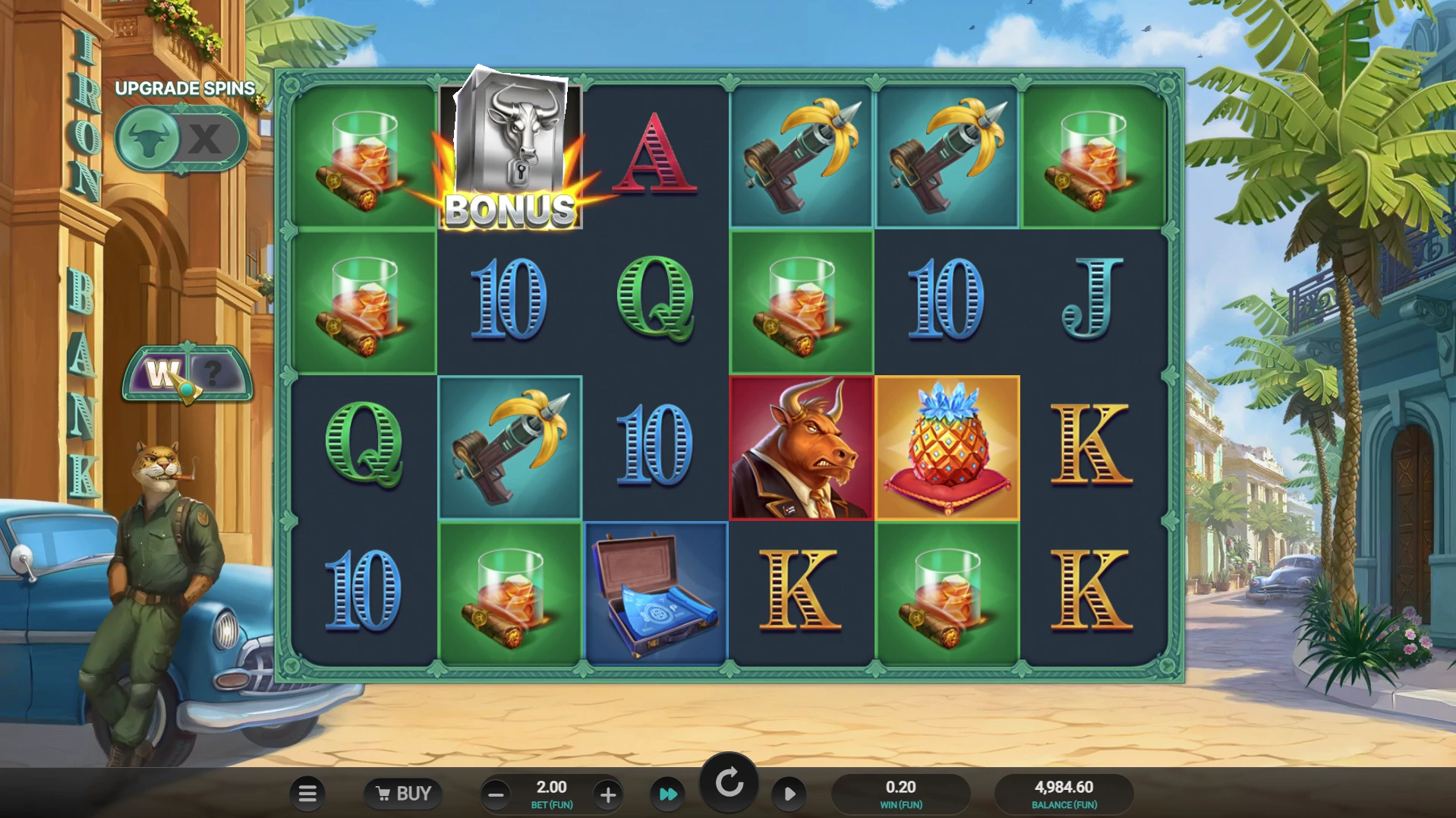
Task: Click the question mark on the wild meter
Action: [x=215, y=372]
